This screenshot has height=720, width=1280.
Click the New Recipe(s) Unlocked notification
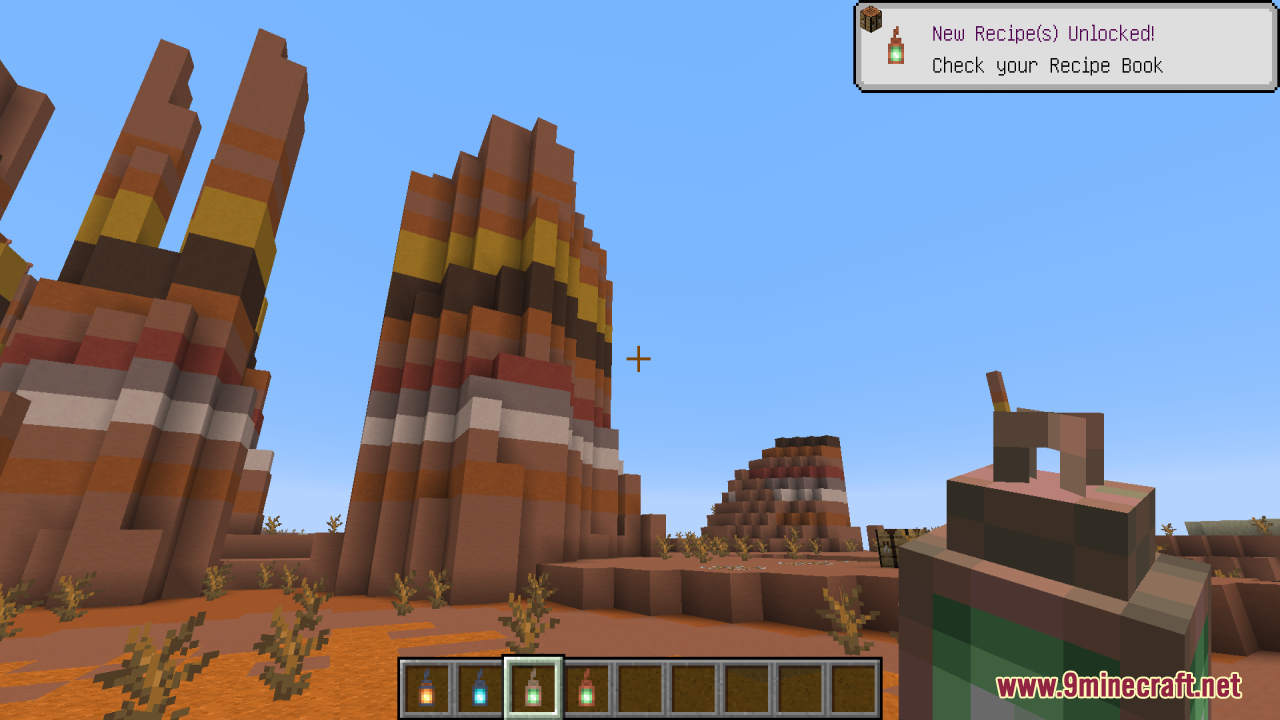point(1066,48)
